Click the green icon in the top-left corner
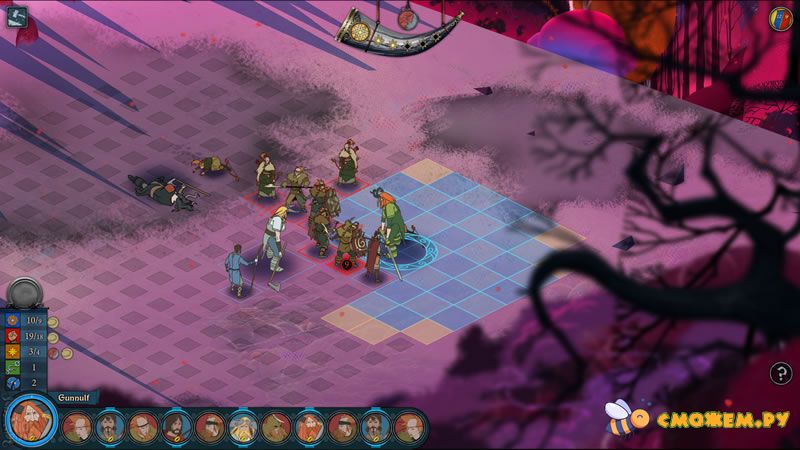The image size is (800, 450). click(x=16, y=17)
